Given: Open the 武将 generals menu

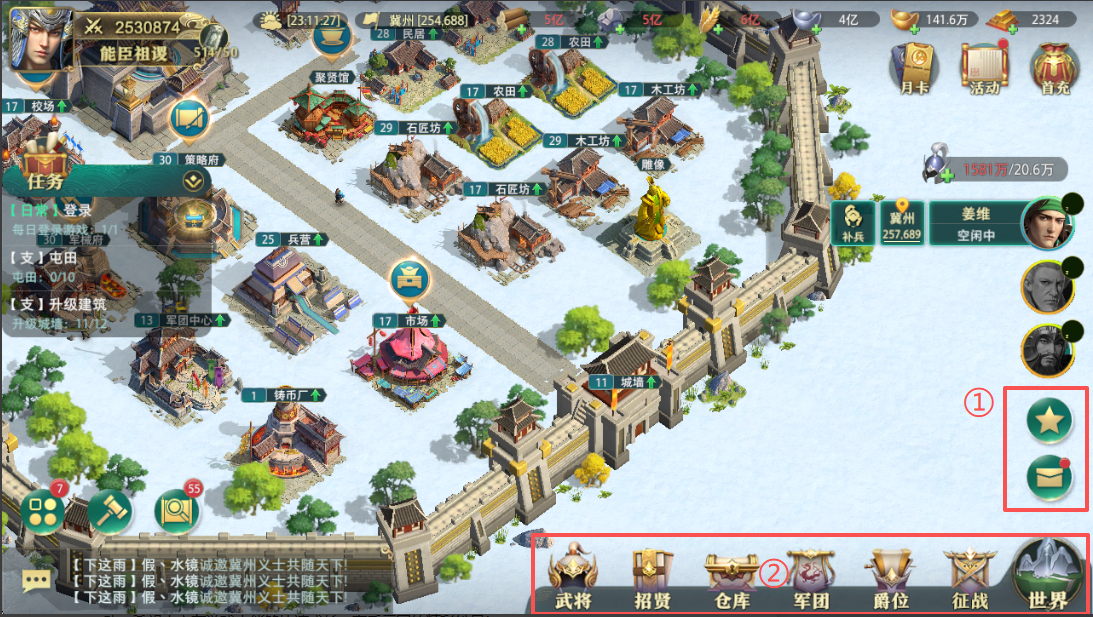Looking at the screenshot, I should (574, 578).
